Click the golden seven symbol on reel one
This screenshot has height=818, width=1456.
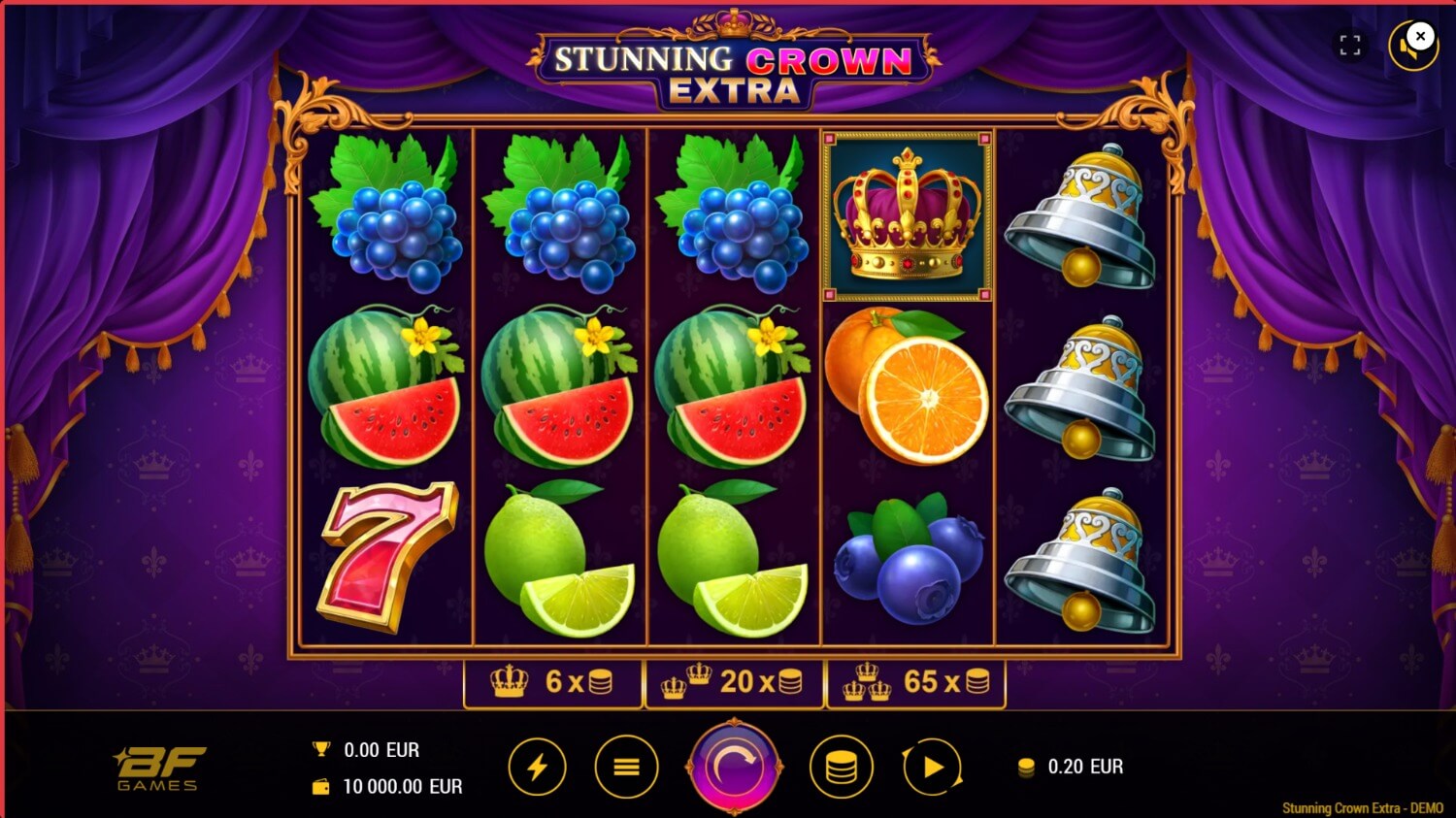(388, 558)
